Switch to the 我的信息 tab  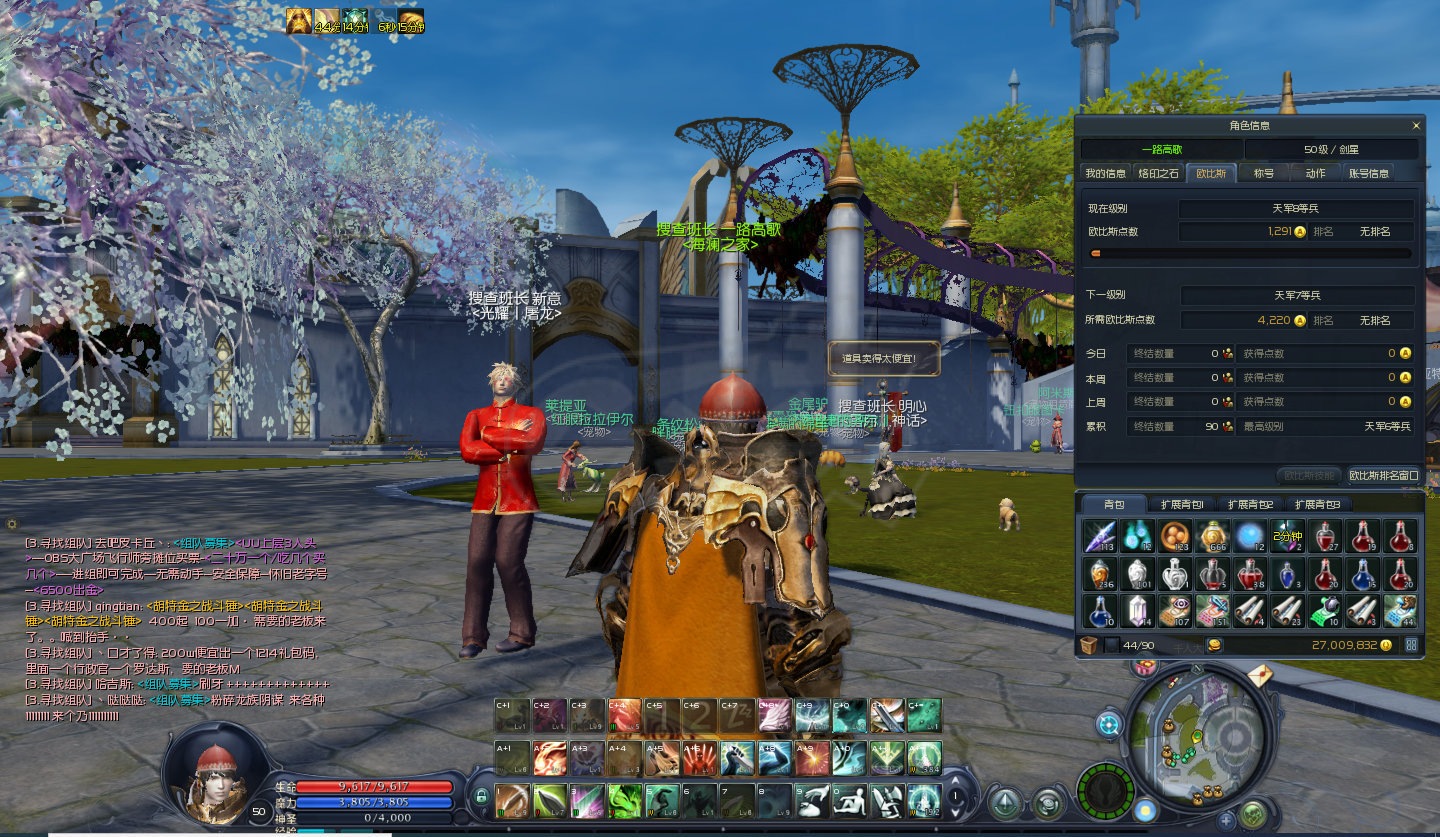(x=1105, y=173)
